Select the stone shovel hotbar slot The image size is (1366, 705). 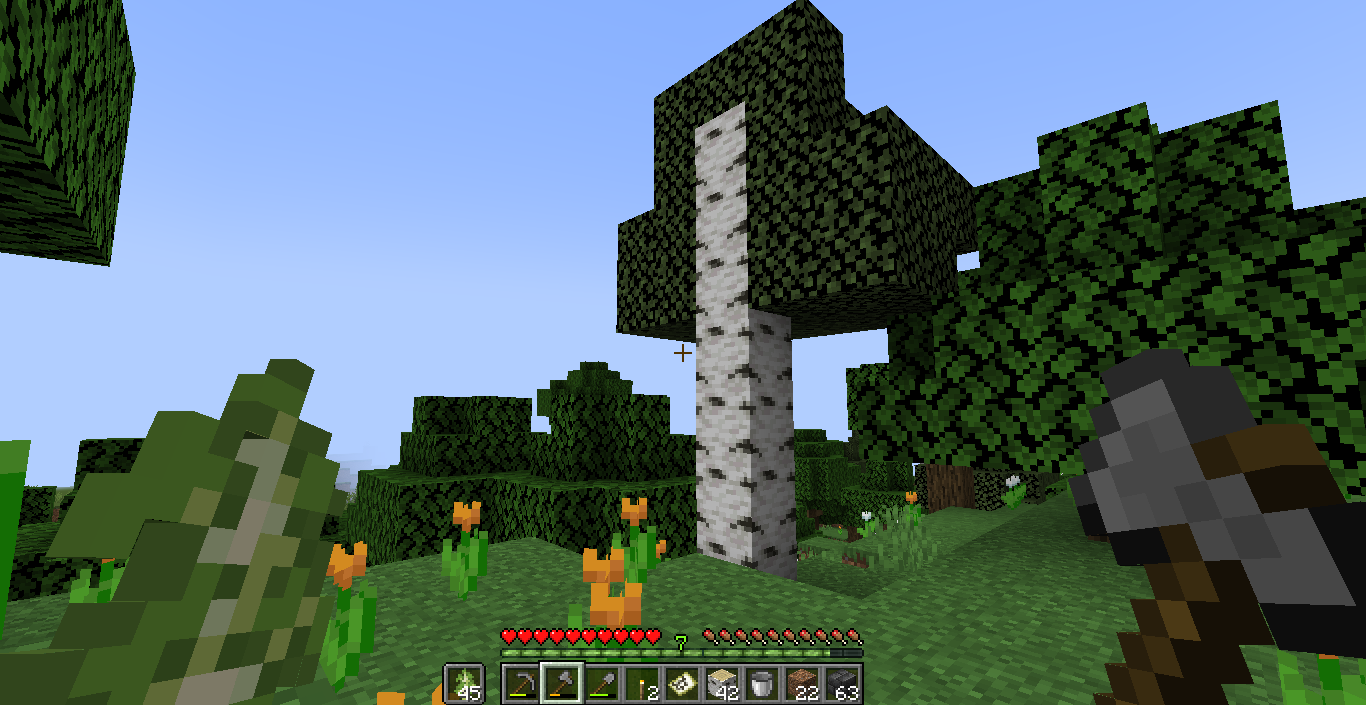(x=600, y=684)
